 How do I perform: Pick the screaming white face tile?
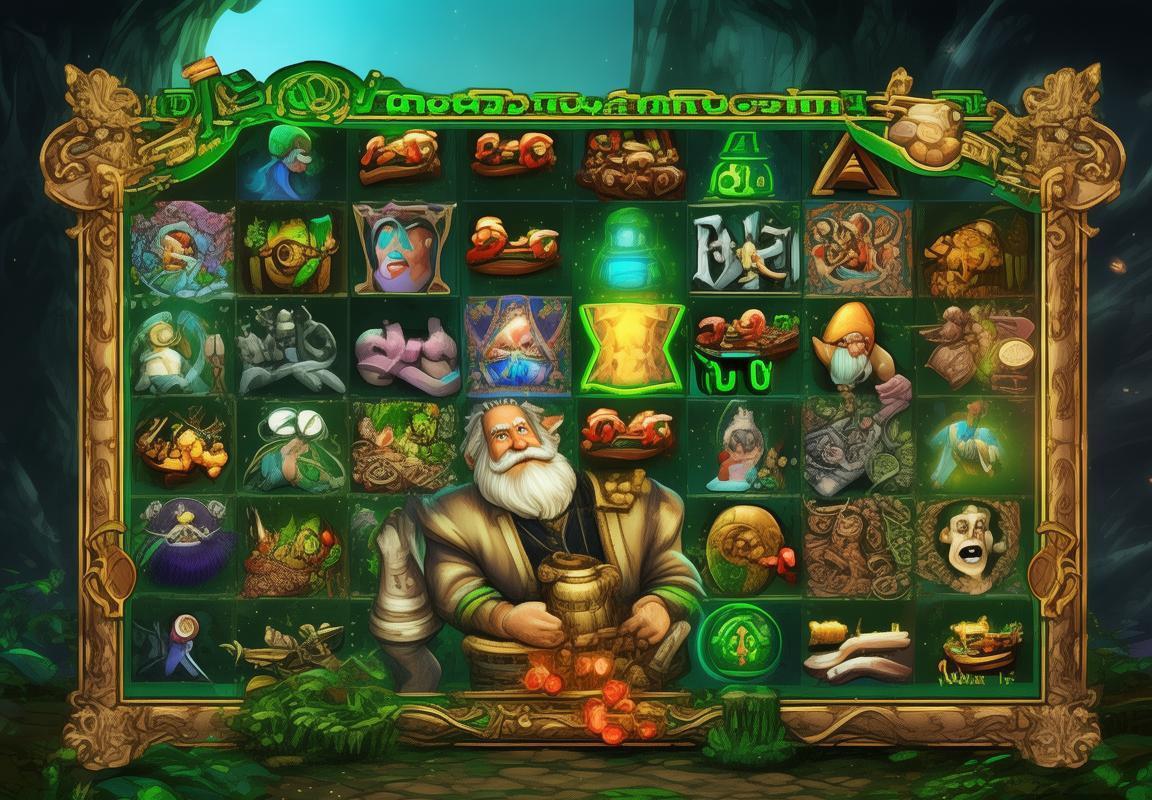point(968,541)
